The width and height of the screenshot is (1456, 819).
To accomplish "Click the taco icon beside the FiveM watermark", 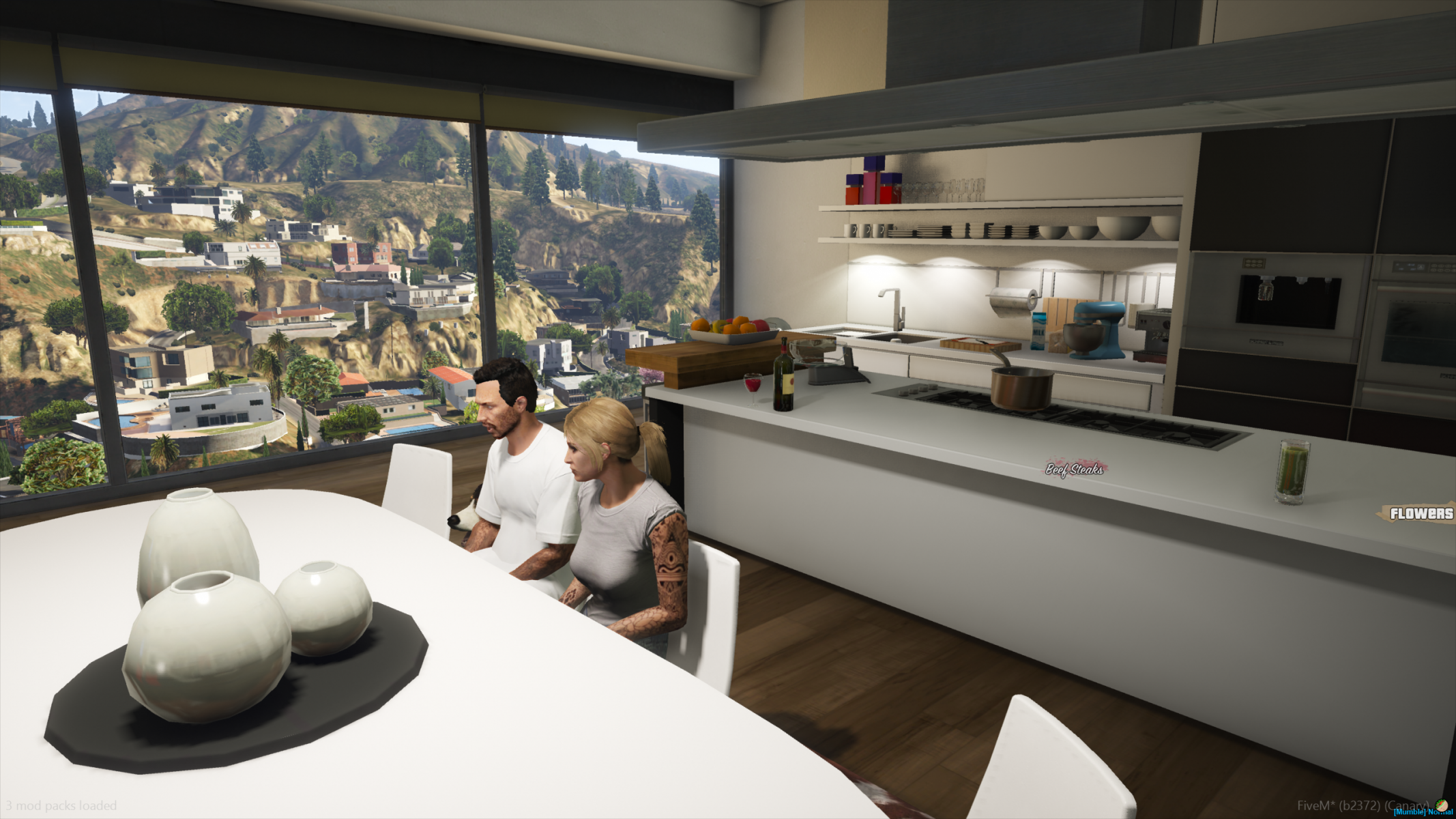I will (x=1442, y=805).
